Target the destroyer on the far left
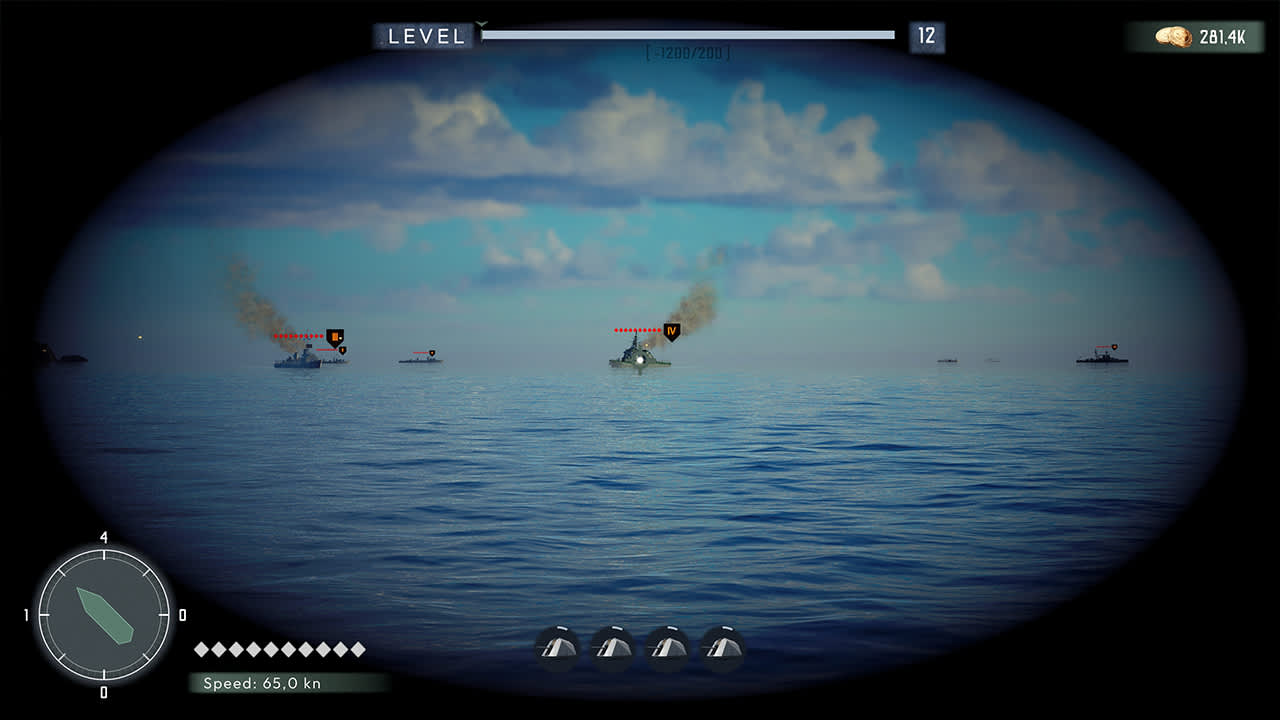Screen dimensions: 1280x720 tap(292, 360)
